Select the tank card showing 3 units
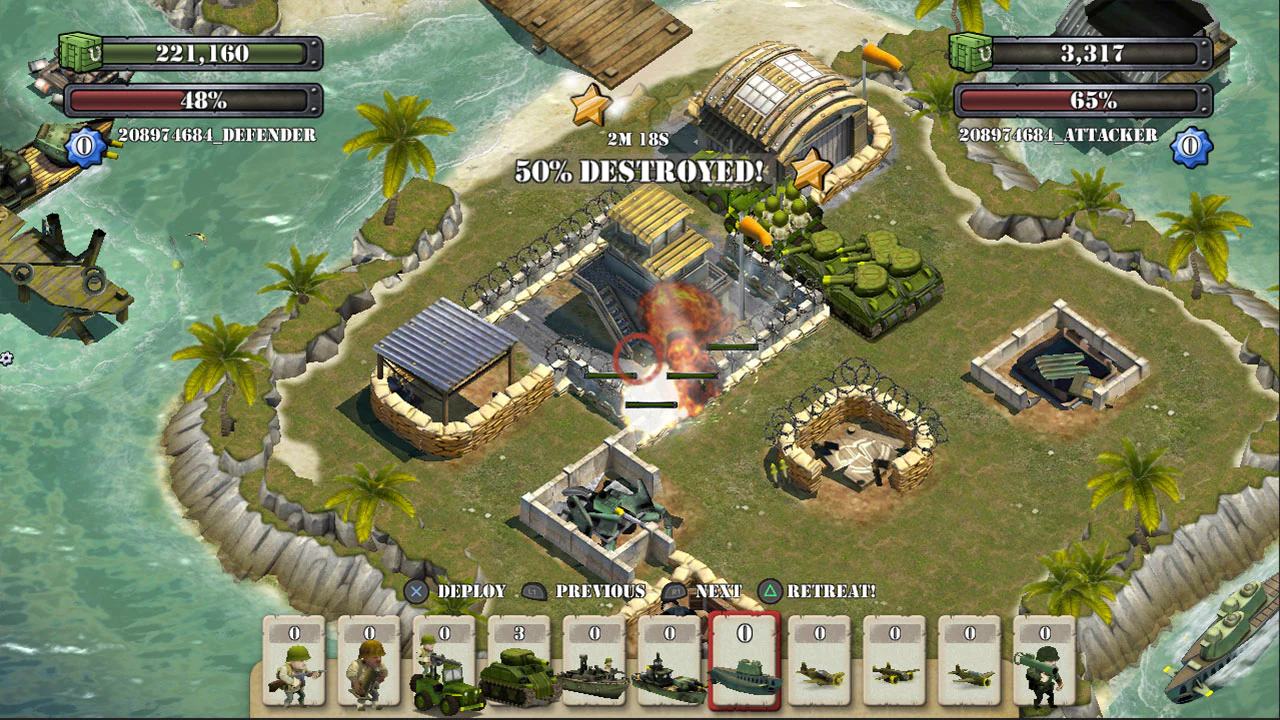This screenshot has height=720, width=1280. [x=521, y=670]
